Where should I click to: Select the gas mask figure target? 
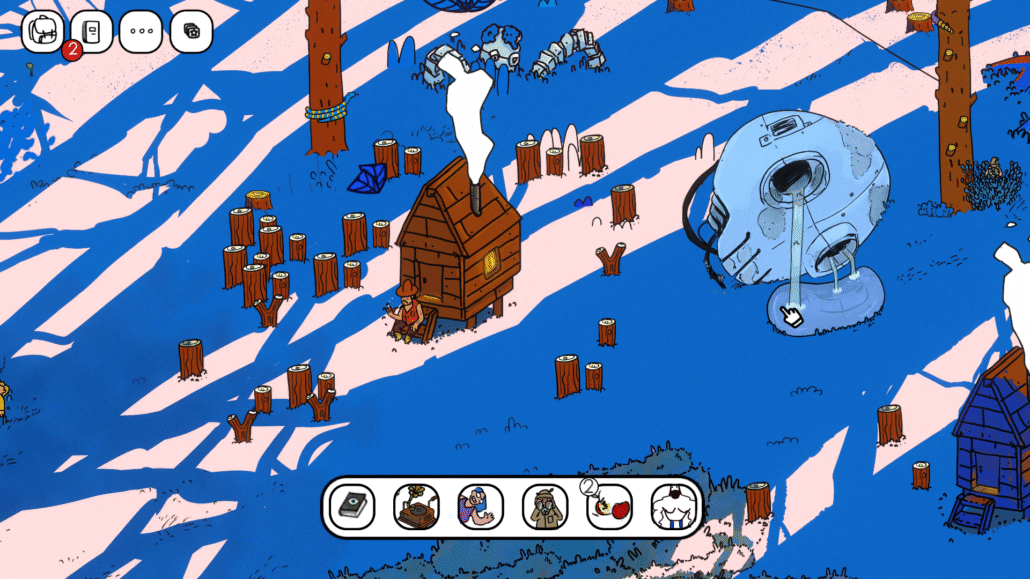click(545, 507)
